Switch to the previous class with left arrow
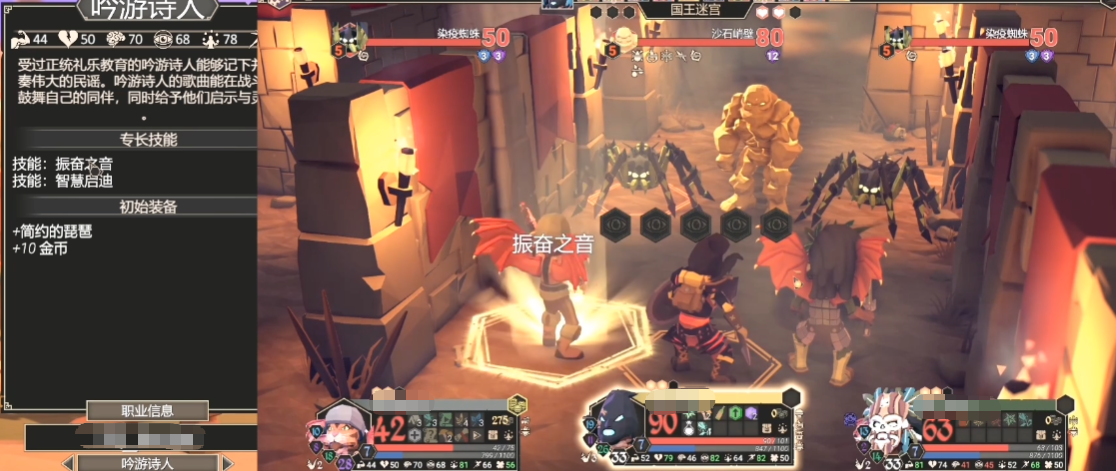 [68, 463]
